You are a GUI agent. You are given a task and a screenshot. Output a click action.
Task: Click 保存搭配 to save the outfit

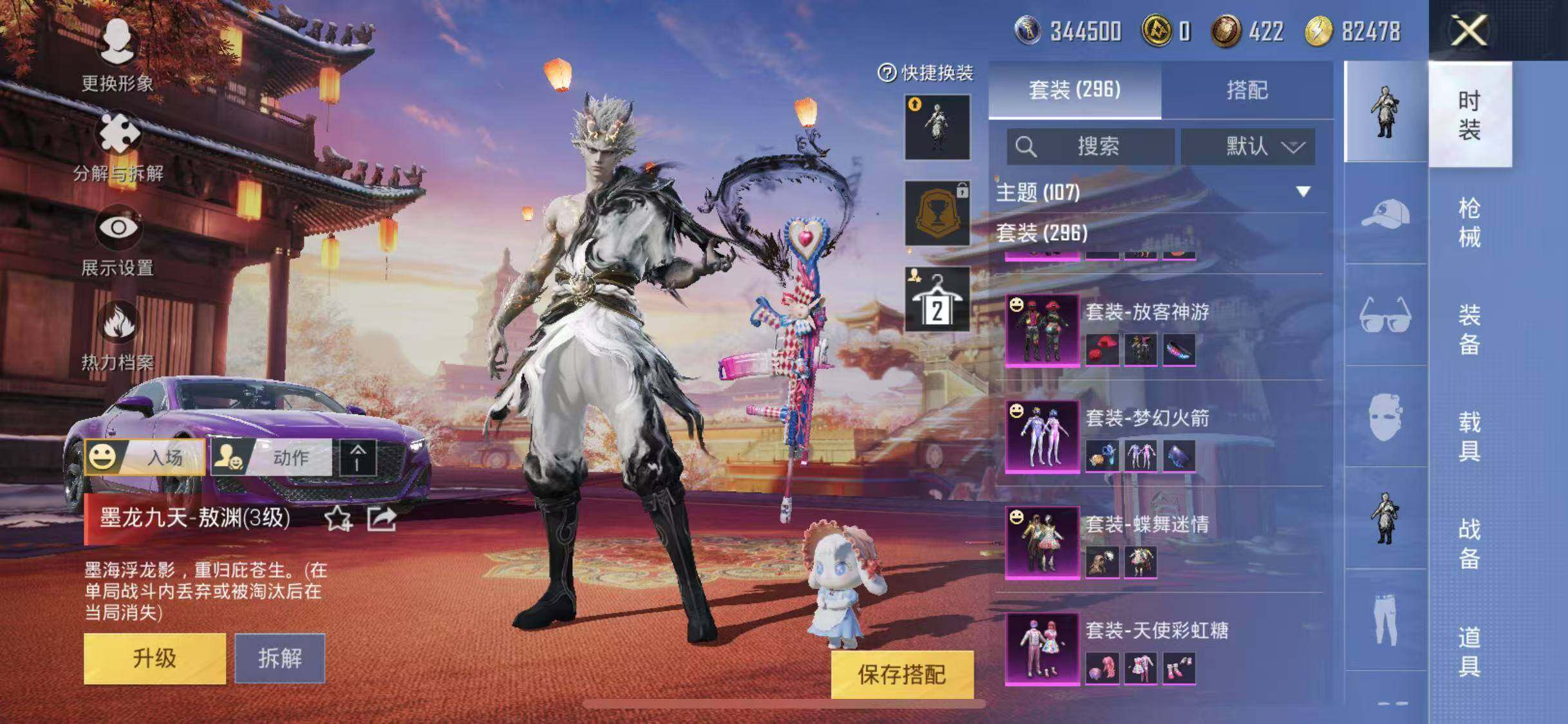point(901,674)
